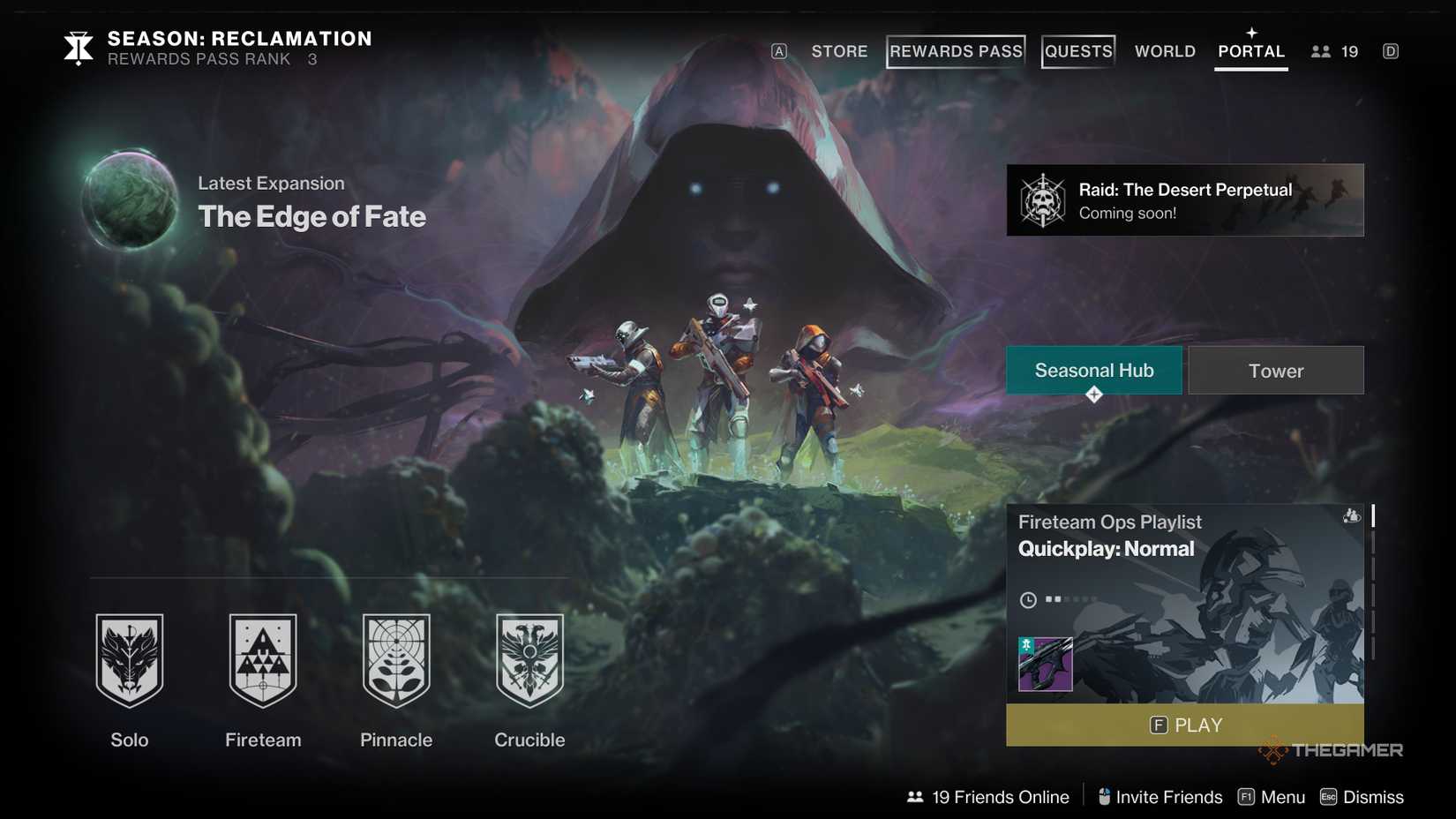Click the weapon reward thumbnail on Quickplay card
1456x819 pixels.
(1046, 665)
